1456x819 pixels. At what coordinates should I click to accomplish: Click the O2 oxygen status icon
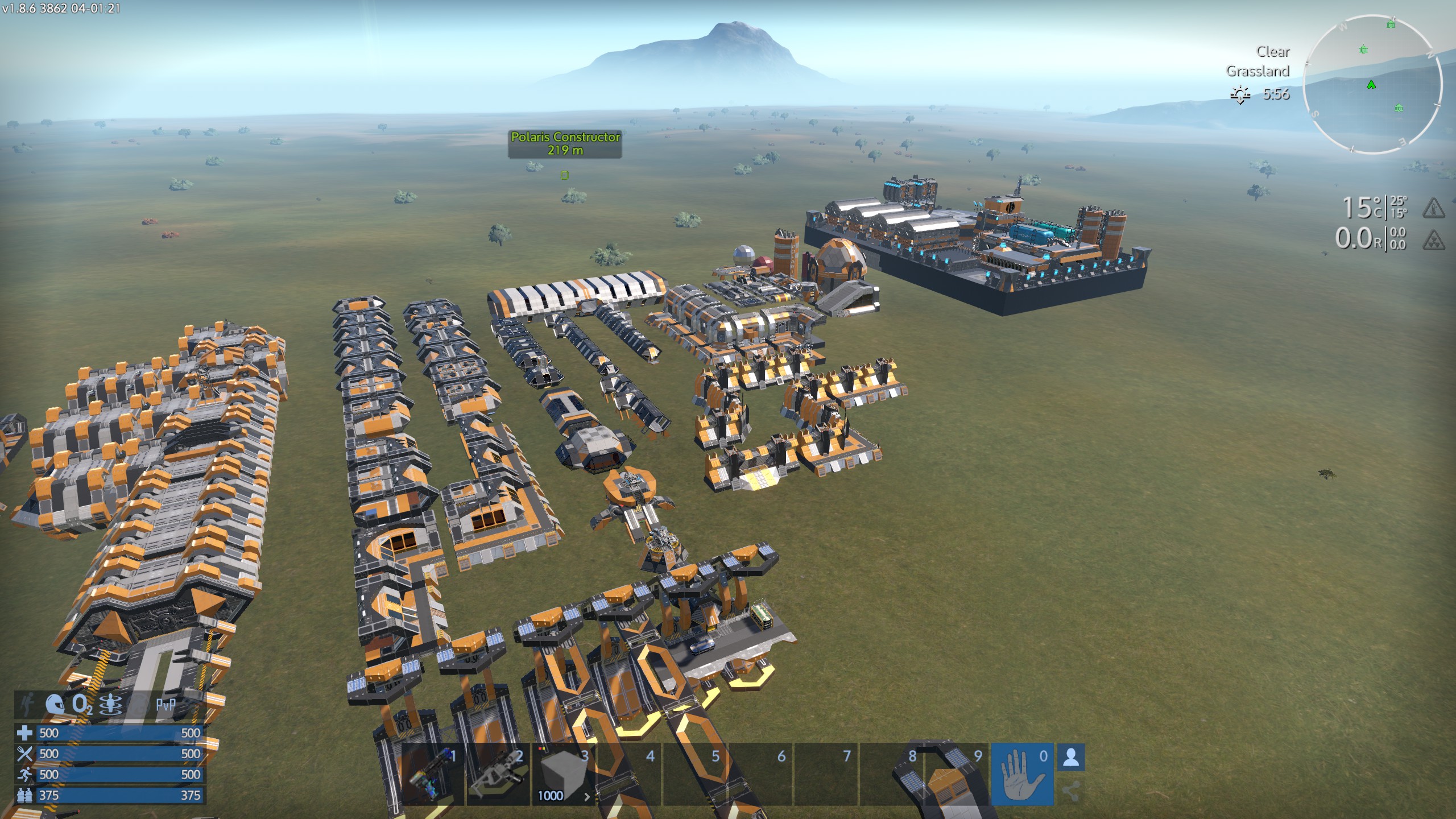[x=81, y=704]
